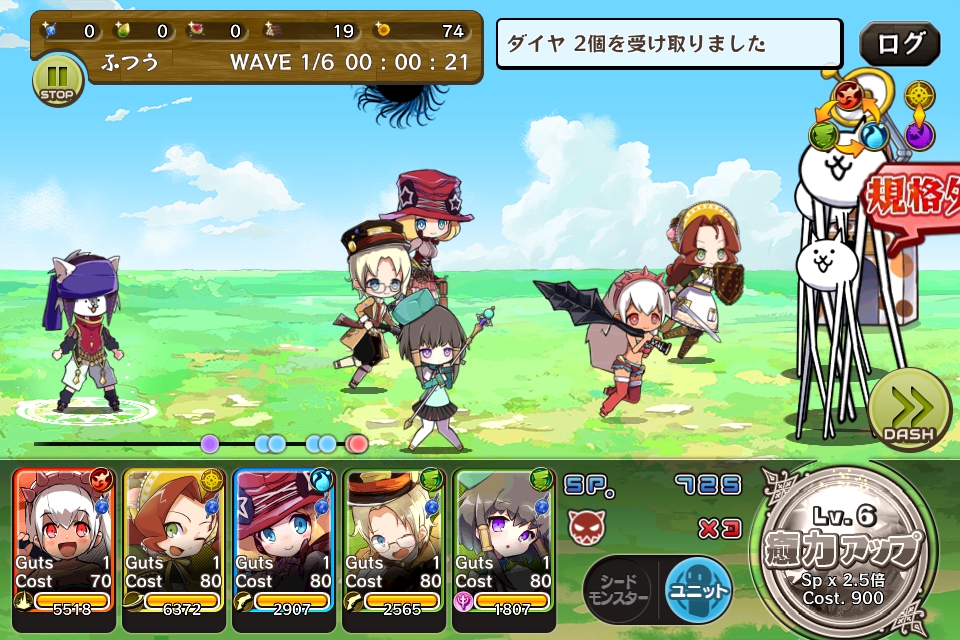Activate the DASH speed-up button
This screenshot has width=960, height=640.
(908, 409)
